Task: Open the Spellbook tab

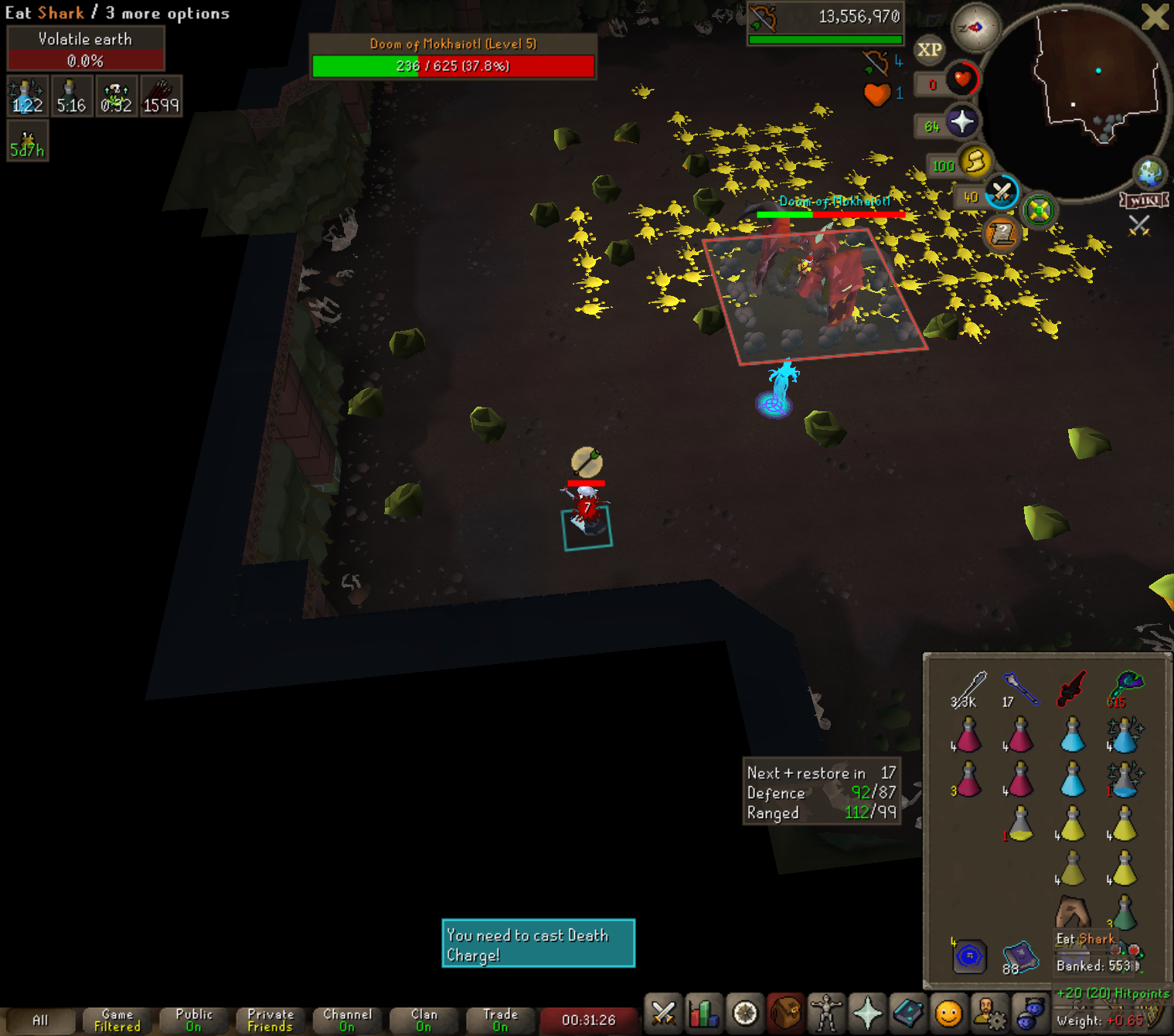Action: [908, 1013]
